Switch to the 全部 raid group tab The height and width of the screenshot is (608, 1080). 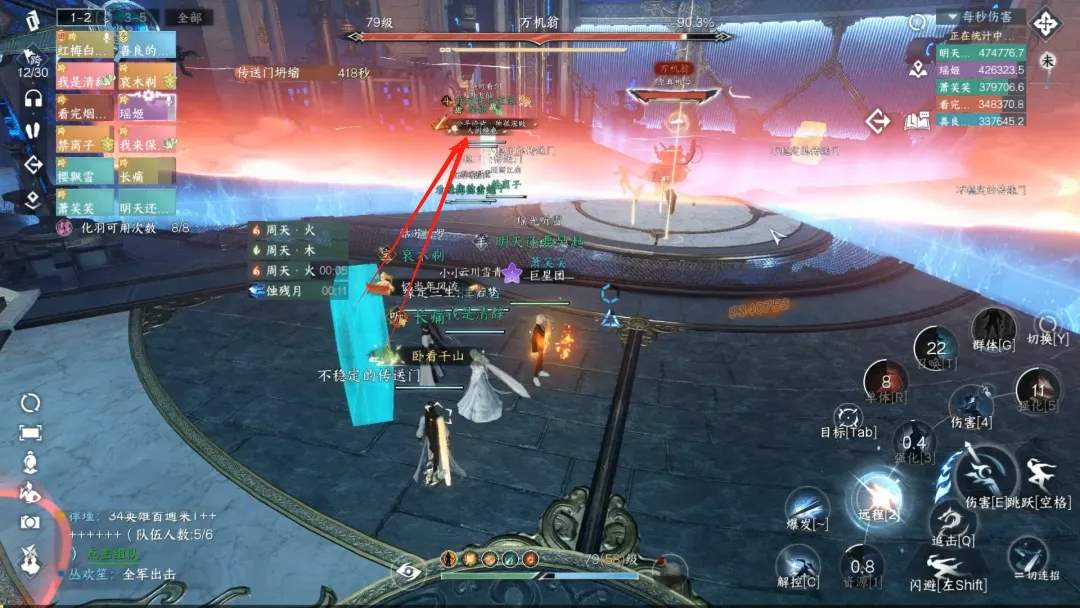pyautogui.click(x=188, y=17)
